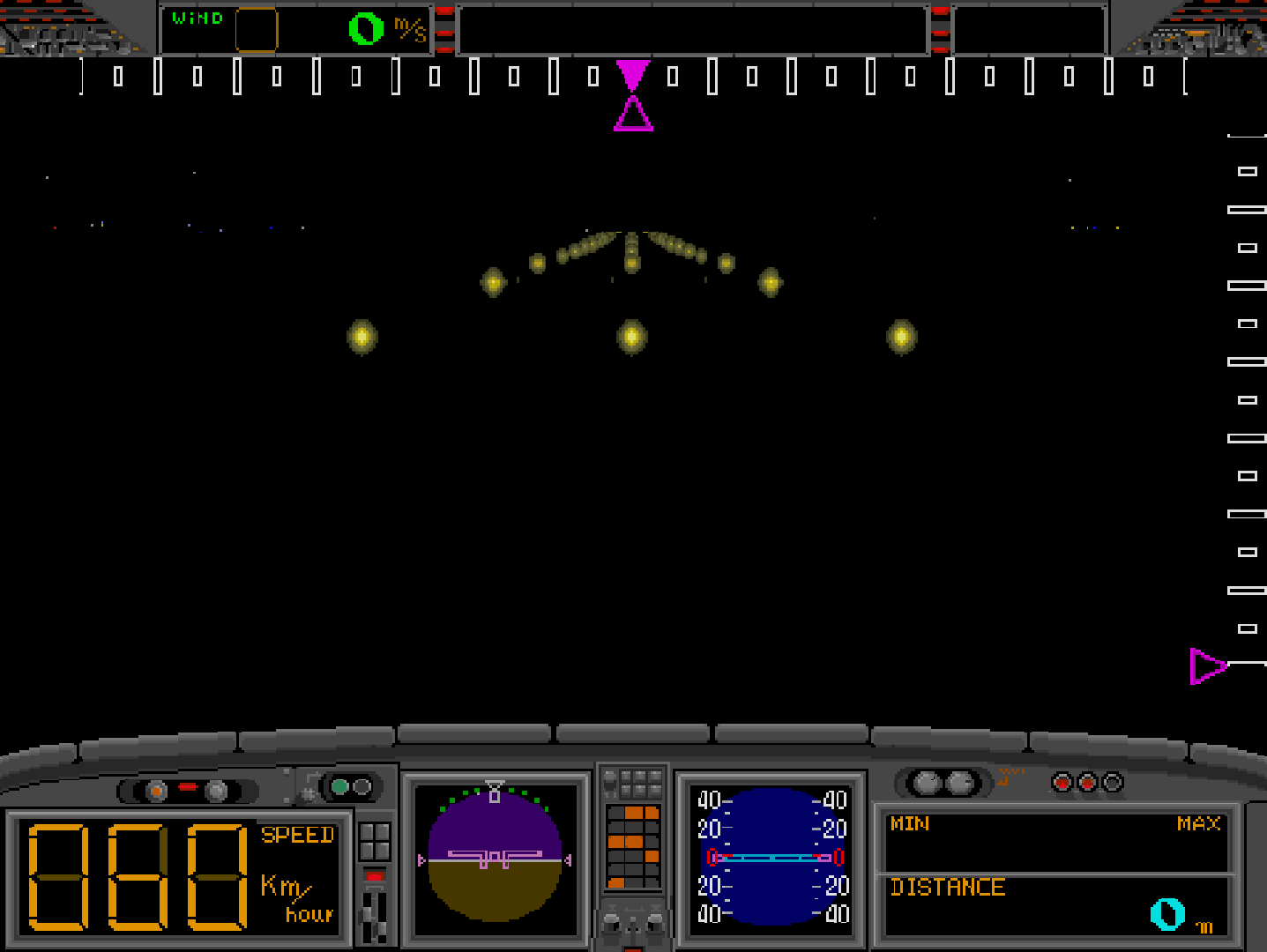Click the orange wind direction box

pyautogui.click(x=257, y=30)
